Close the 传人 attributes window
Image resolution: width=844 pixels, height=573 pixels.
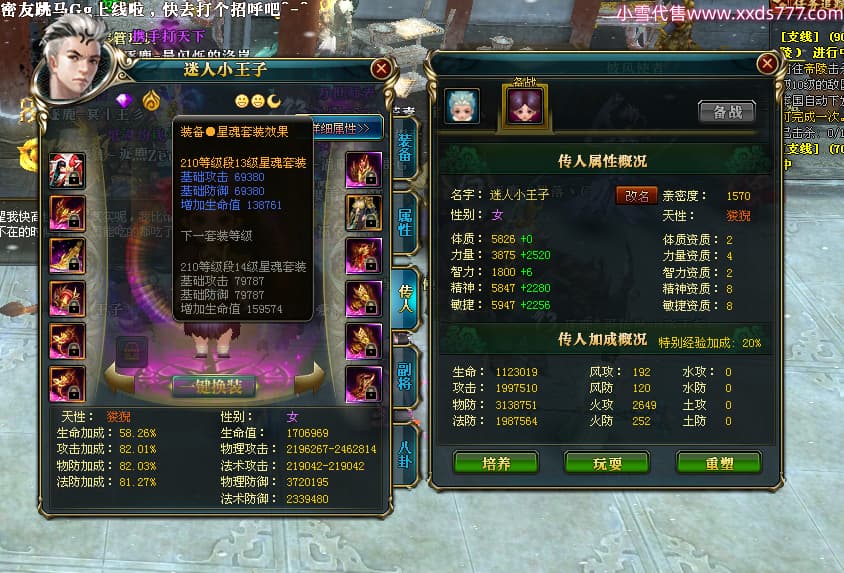767,63
